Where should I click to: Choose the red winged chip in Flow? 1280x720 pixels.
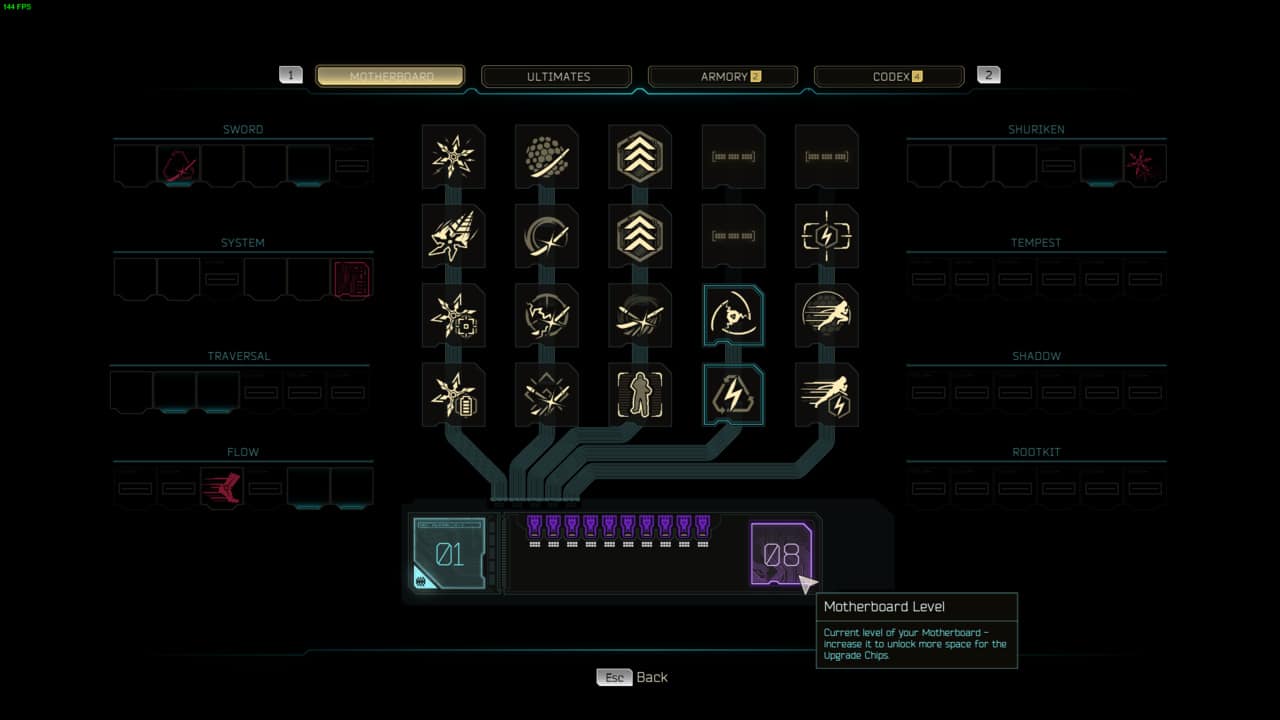(x=222, y=488)
